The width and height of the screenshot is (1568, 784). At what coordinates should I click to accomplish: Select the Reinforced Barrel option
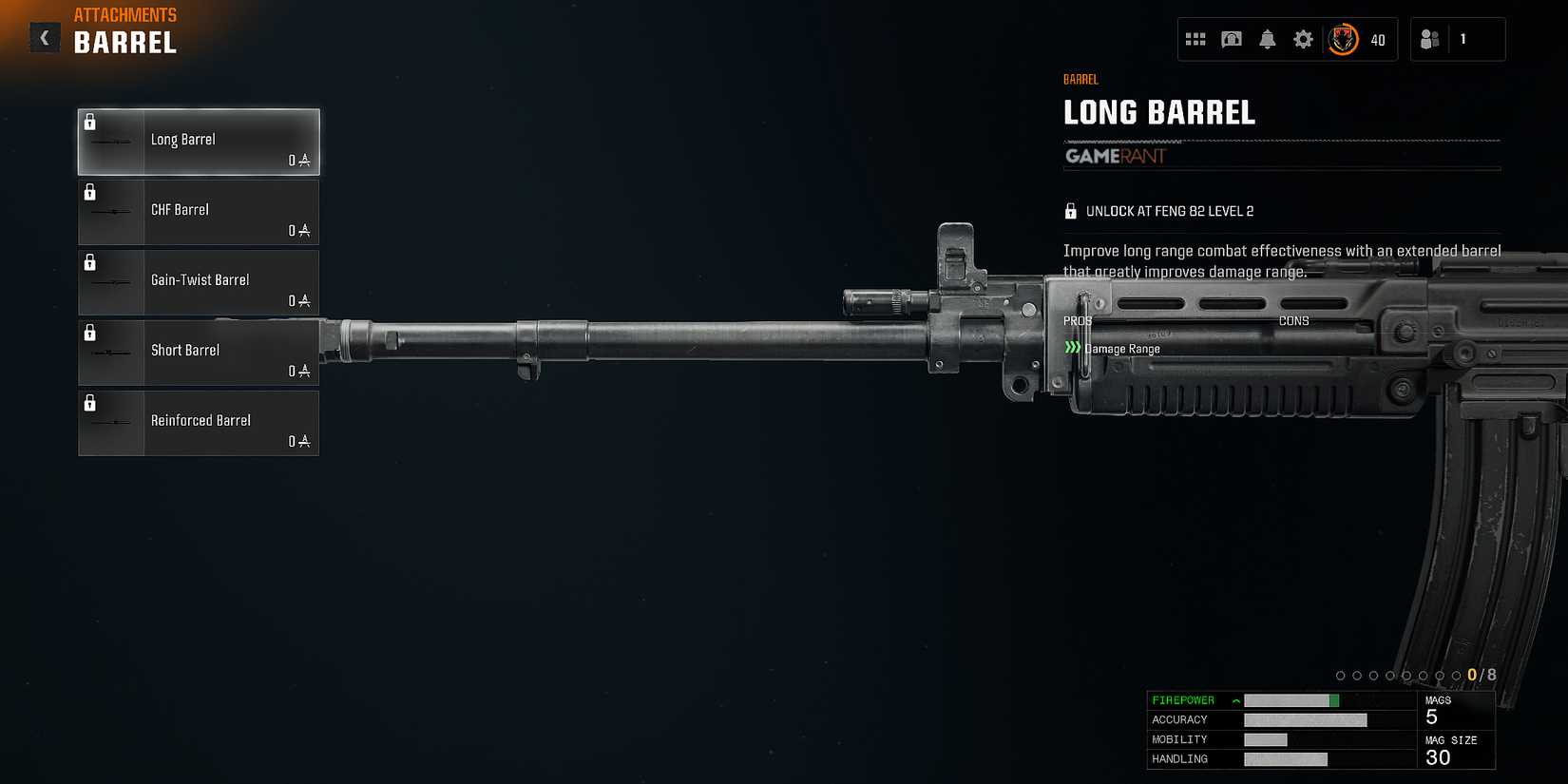coord(198,423)
